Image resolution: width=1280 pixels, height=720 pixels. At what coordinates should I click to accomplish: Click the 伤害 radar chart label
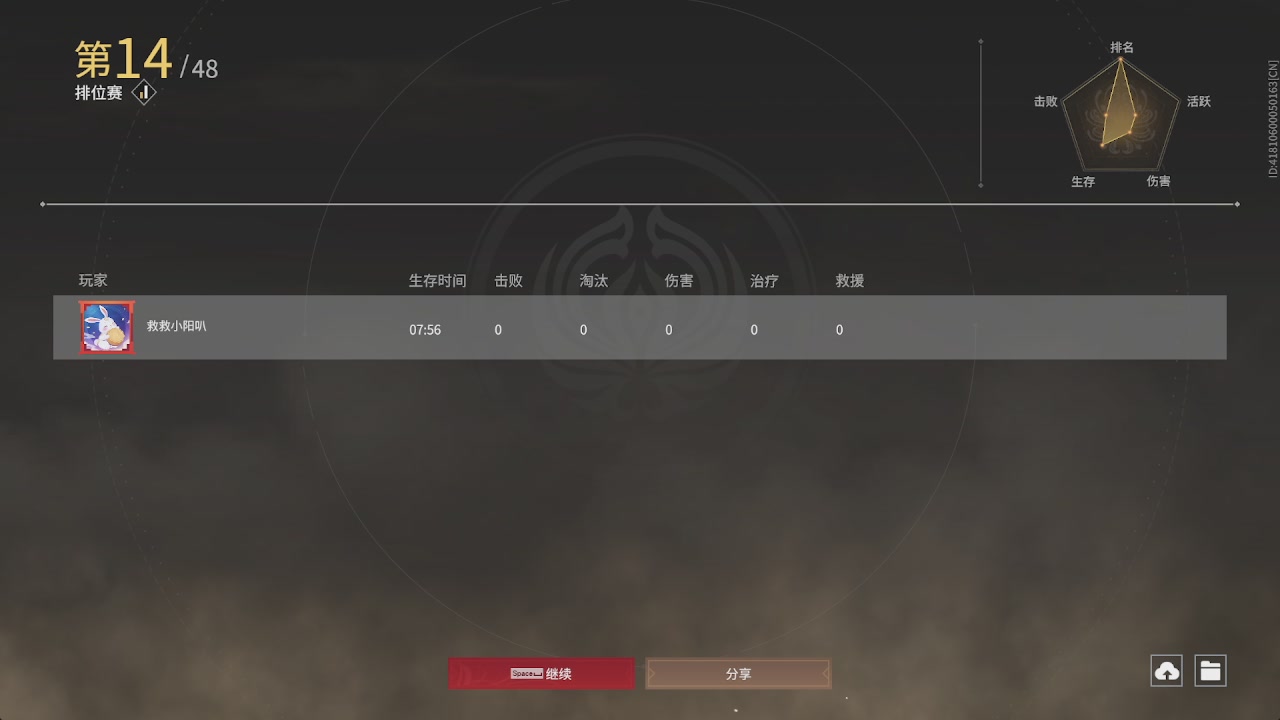tap(1159, 182)
